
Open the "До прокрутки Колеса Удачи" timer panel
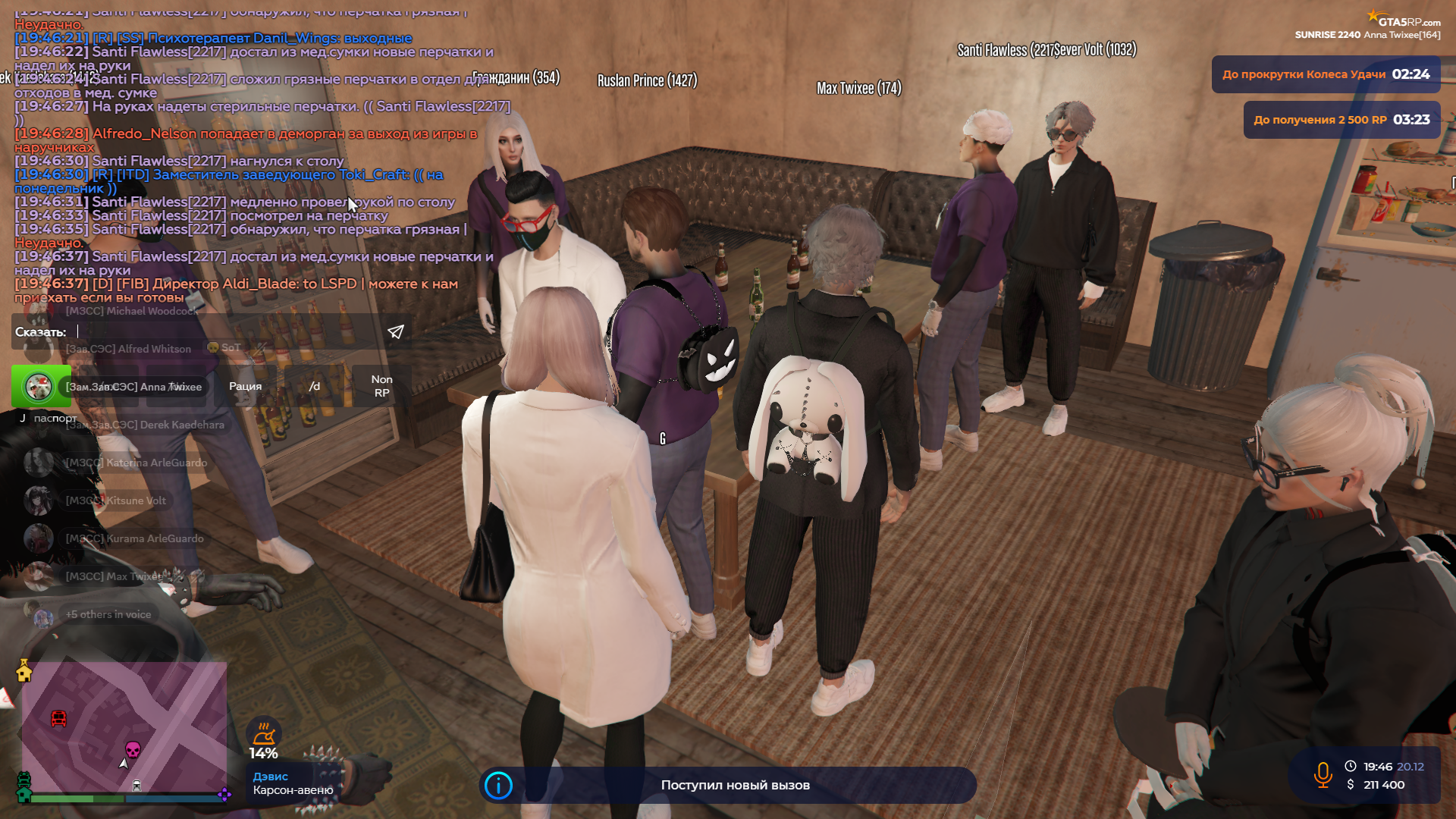pos(1325,74)
